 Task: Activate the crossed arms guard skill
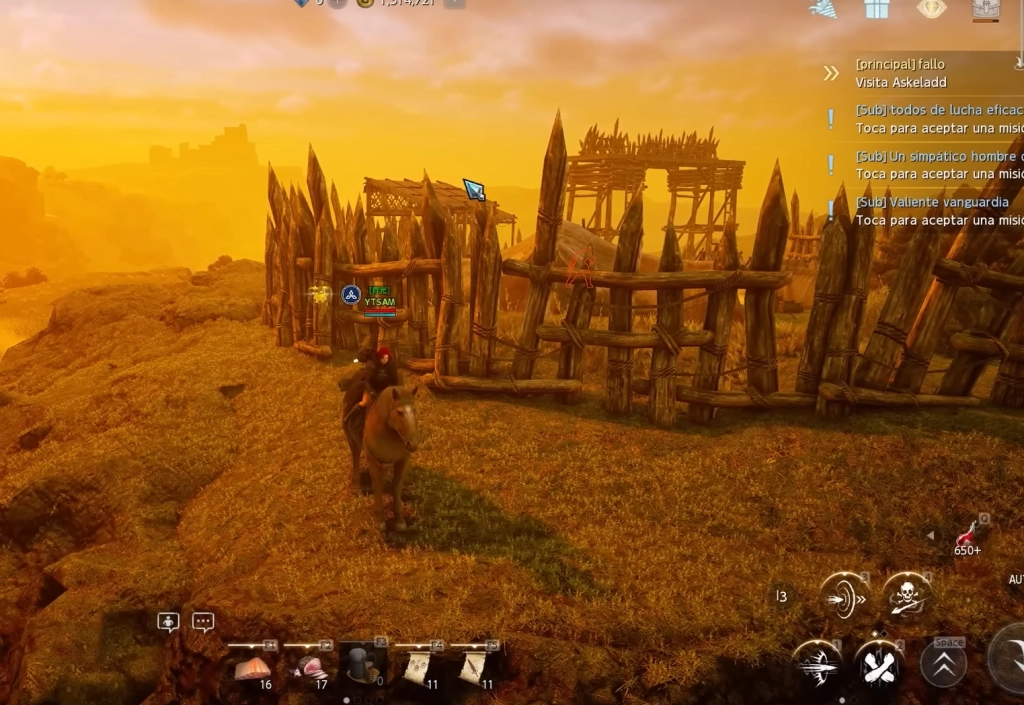click(878, 663)
